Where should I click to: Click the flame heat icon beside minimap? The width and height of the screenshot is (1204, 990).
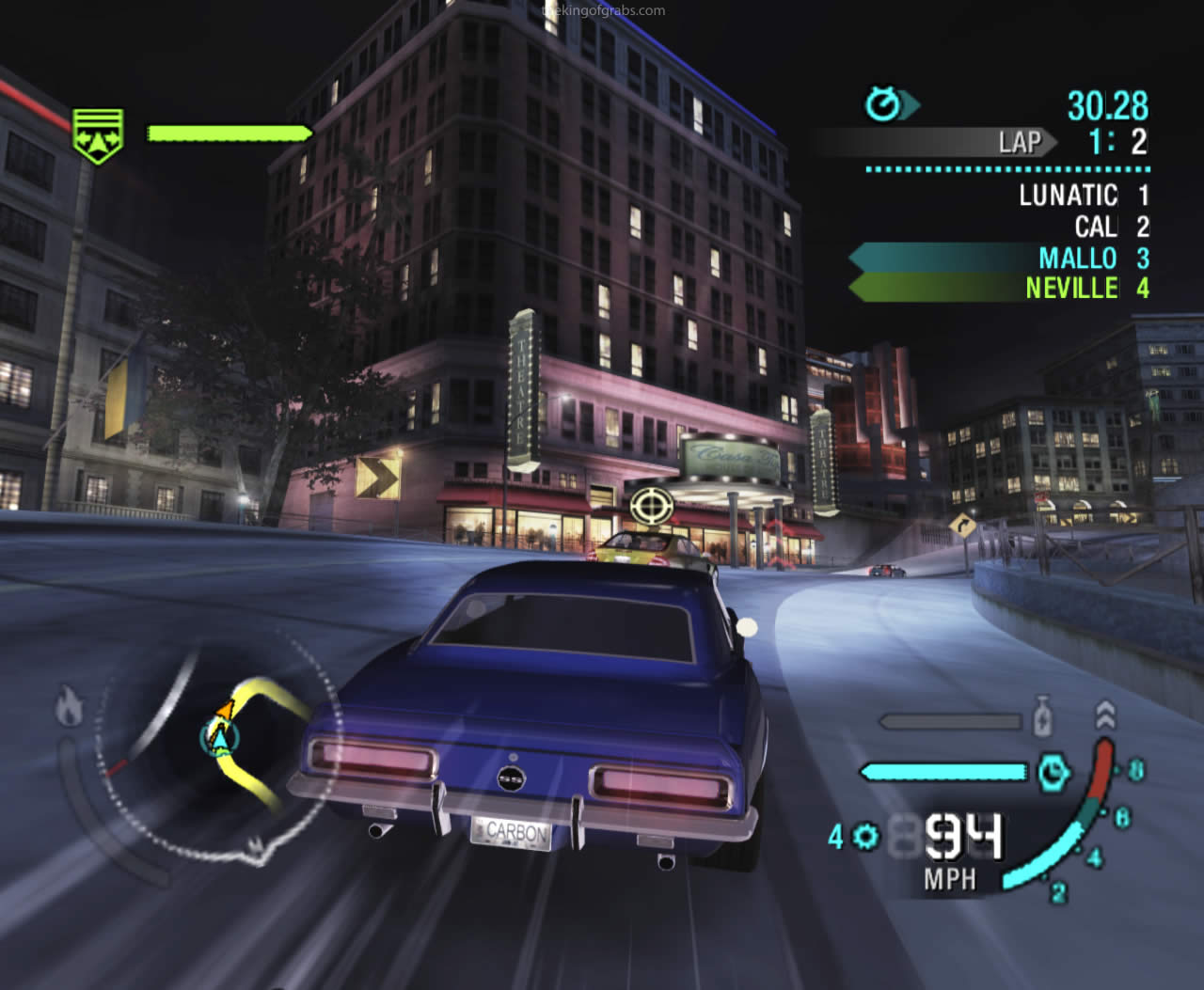point(69,707)
